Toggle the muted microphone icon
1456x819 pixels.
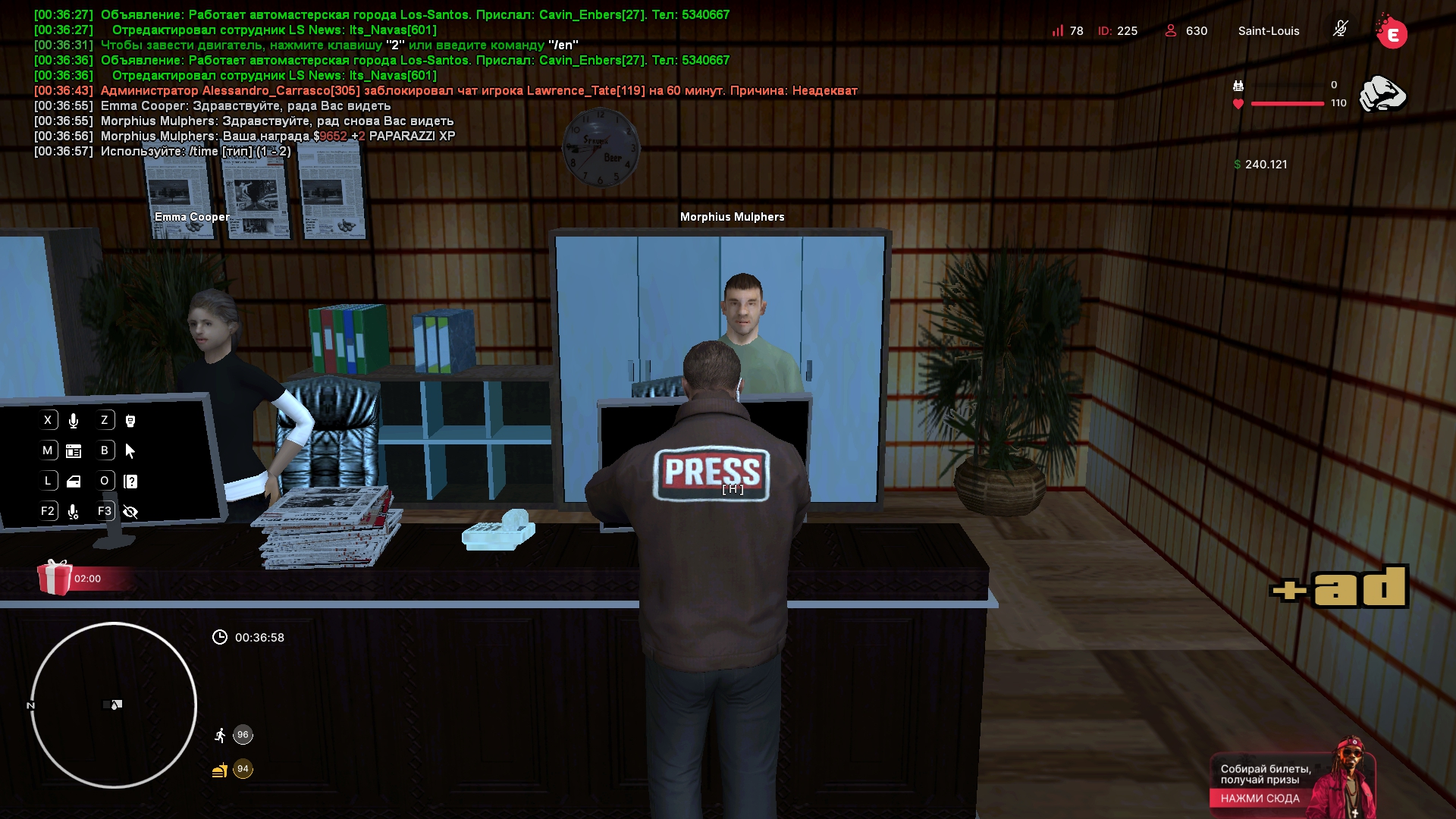coord(1340,30)
